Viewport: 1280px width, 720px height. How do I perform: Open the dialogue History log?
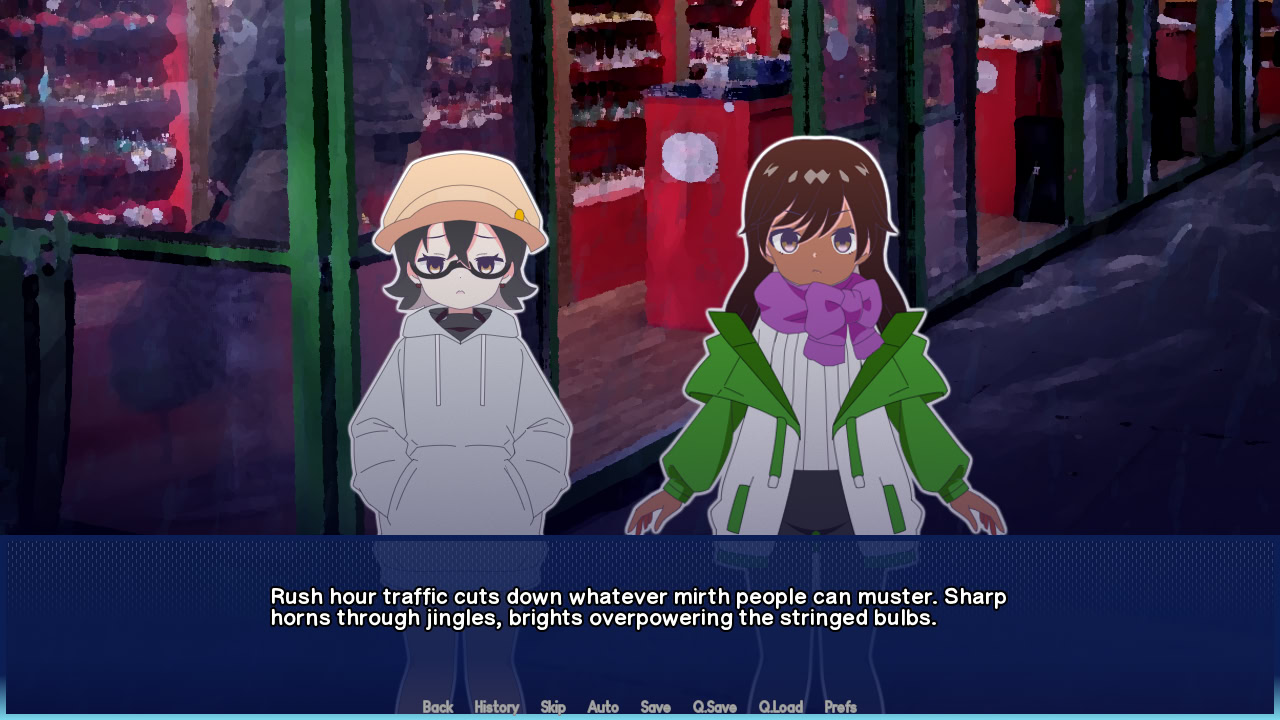coord(496,707)
